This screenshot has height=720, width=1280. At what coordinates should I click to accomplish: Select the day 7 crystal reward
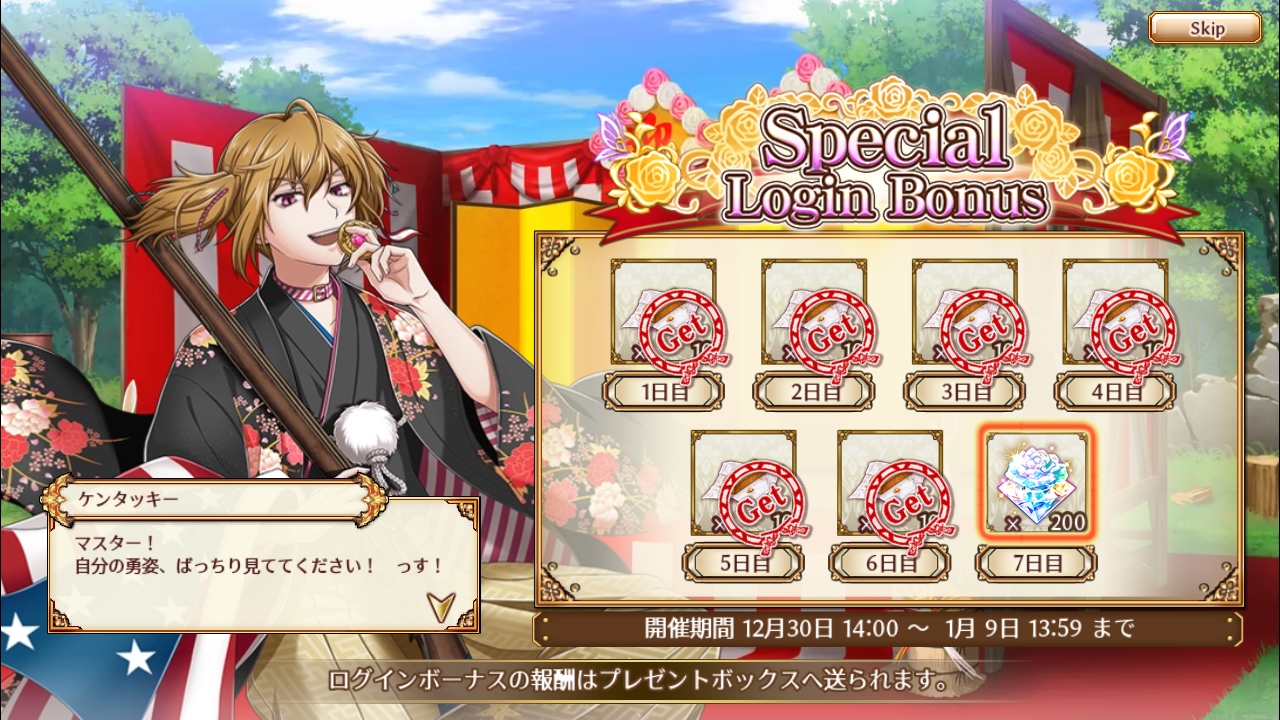[x=1035, y=485]
